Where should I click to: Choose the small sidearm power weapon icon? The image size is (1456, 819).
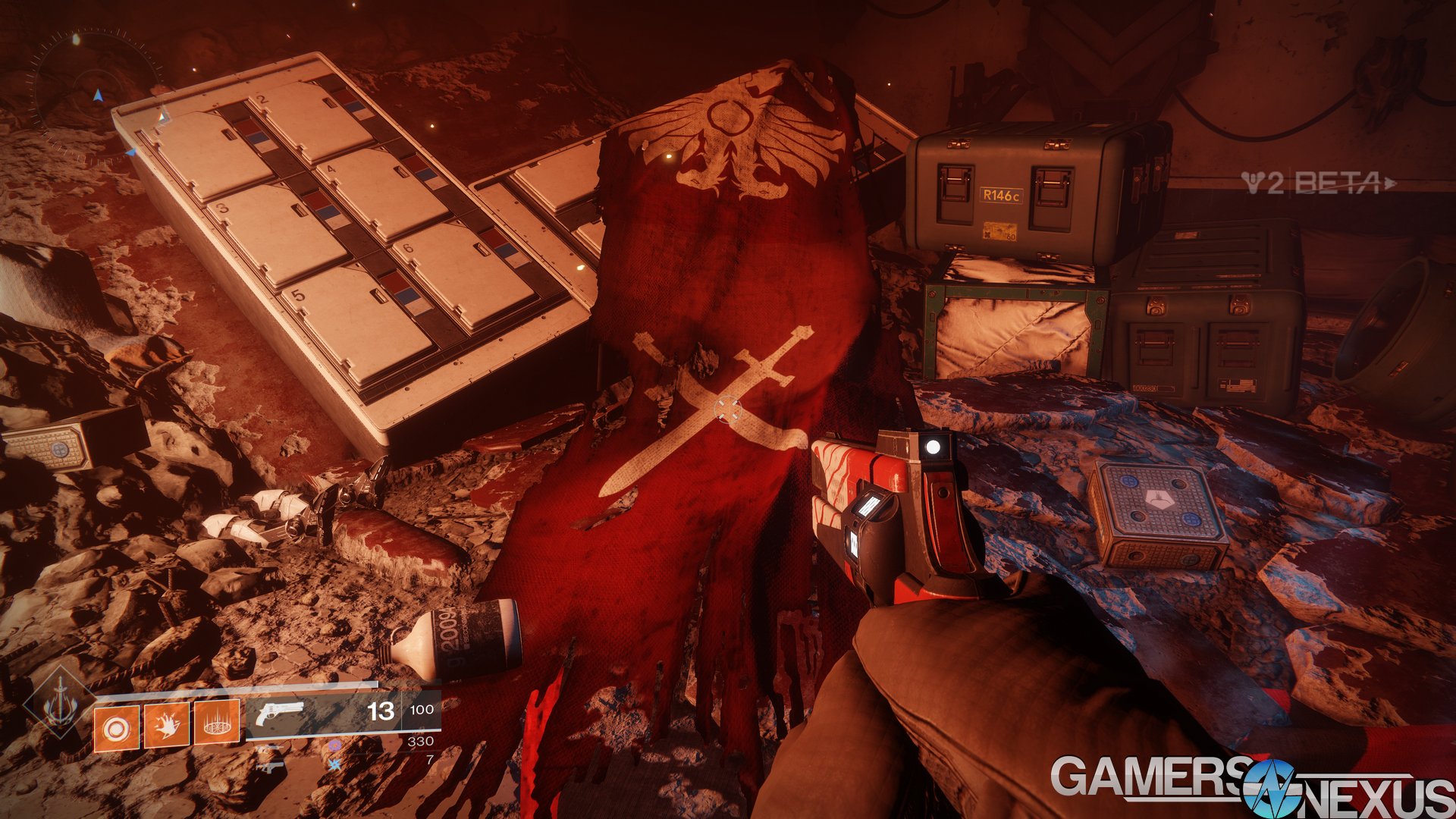coord(270,767)
